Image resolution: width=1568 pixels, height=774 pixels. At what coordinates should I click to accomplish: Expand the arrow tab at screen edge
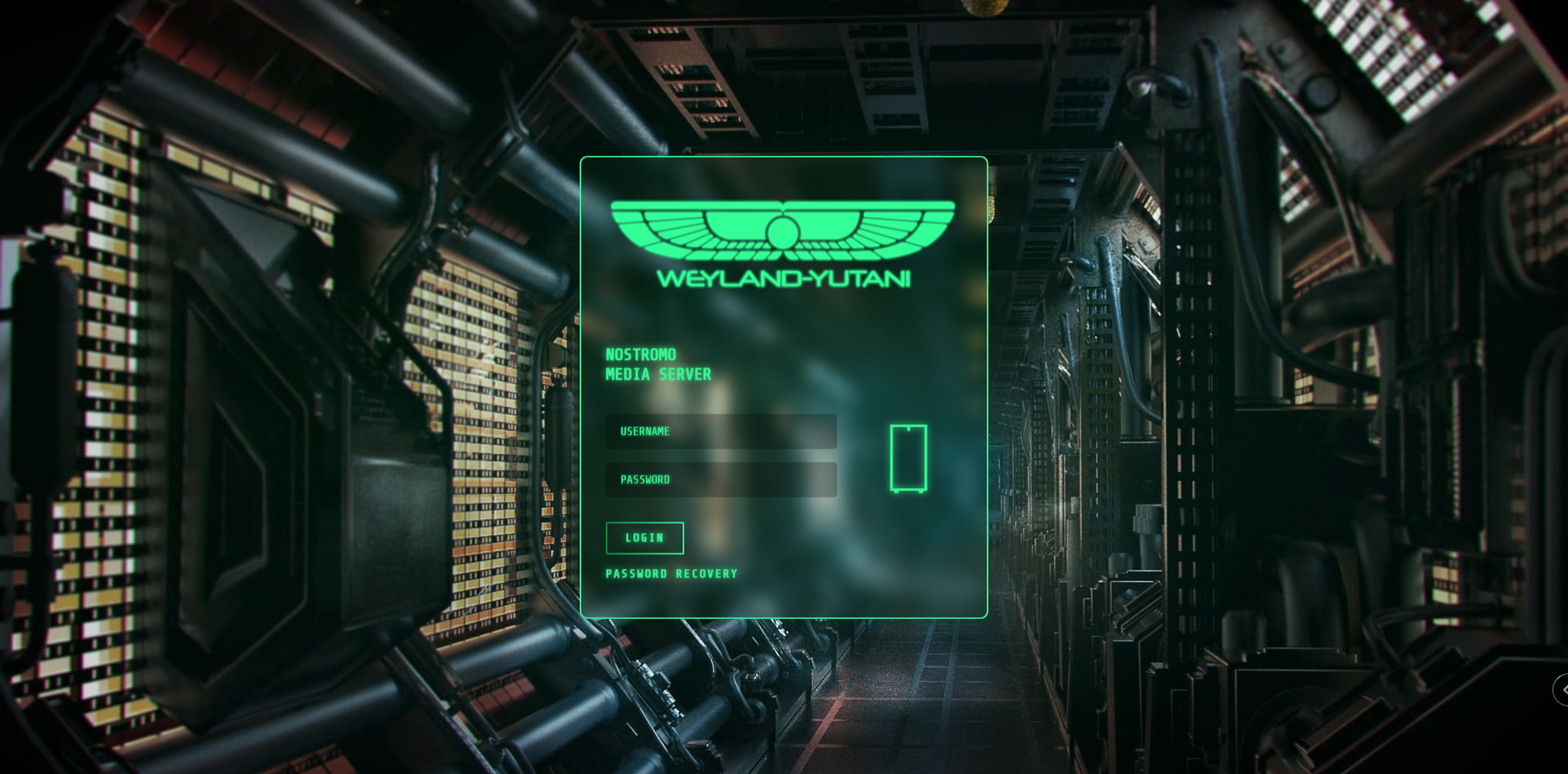click(x=1561, y=690)
